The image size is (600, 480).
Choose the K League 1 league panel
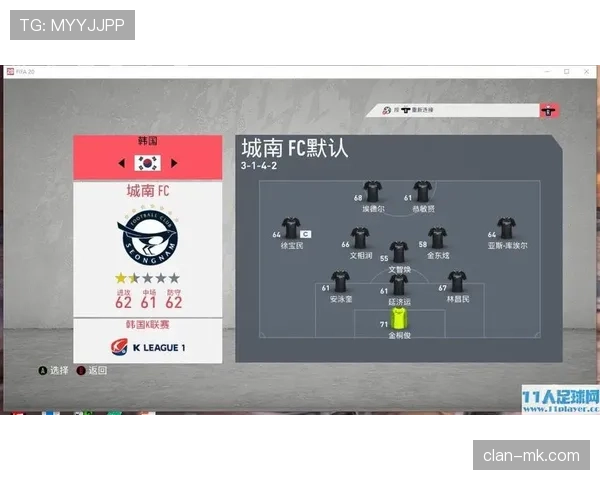coord(148,347)
